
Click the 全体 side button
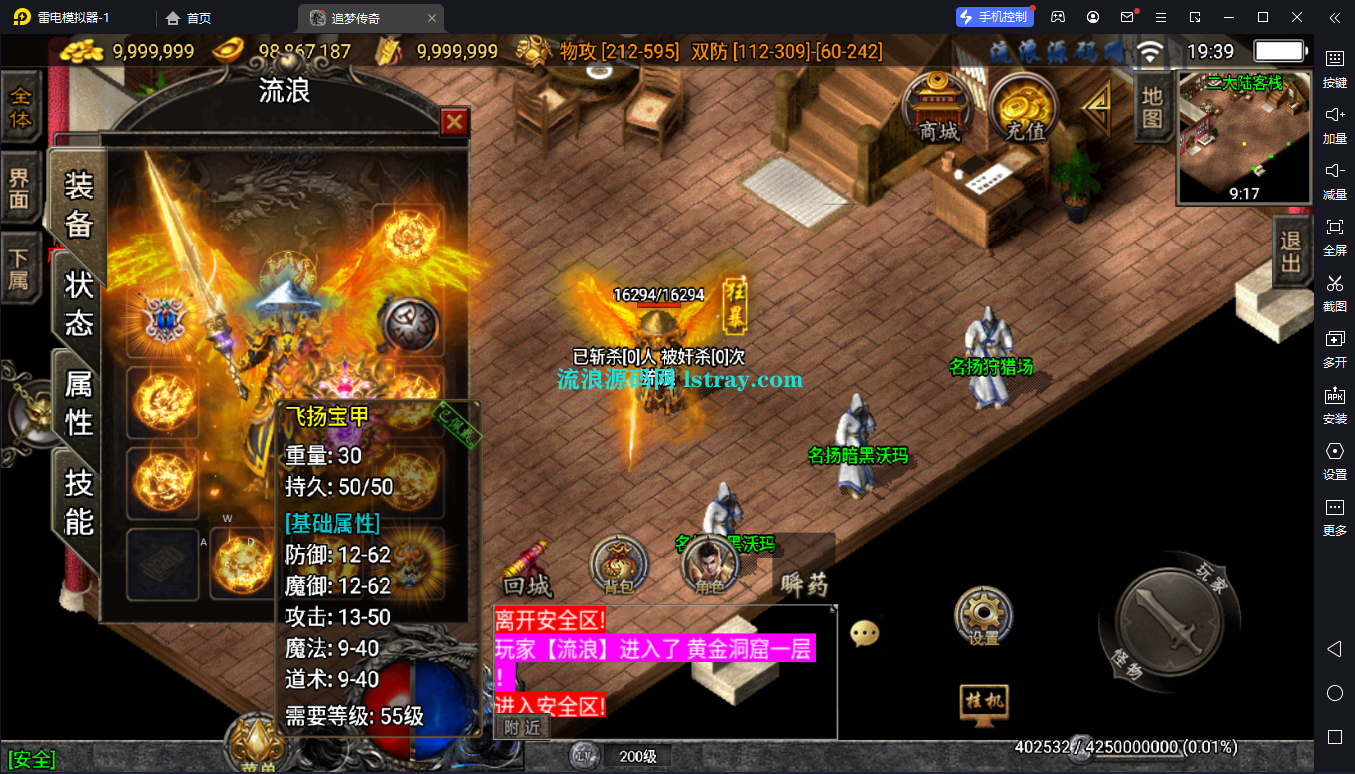click(20, 107)
